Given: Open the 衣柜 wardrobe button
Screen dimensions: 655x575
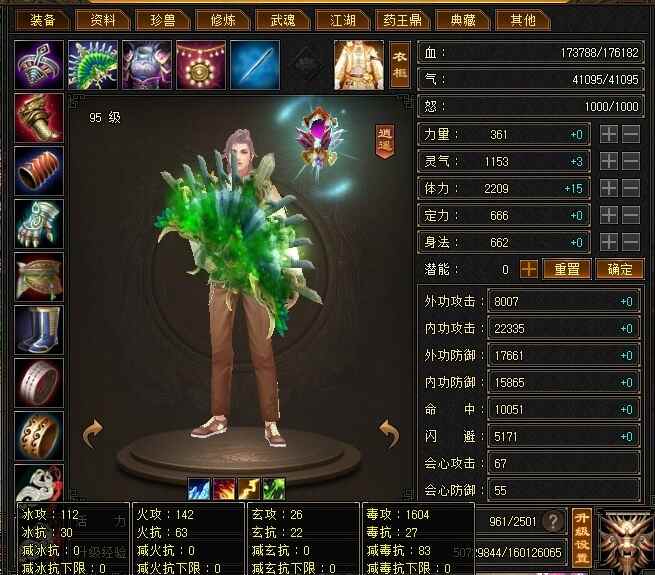Looking at the screenshot, I should 400,65.
